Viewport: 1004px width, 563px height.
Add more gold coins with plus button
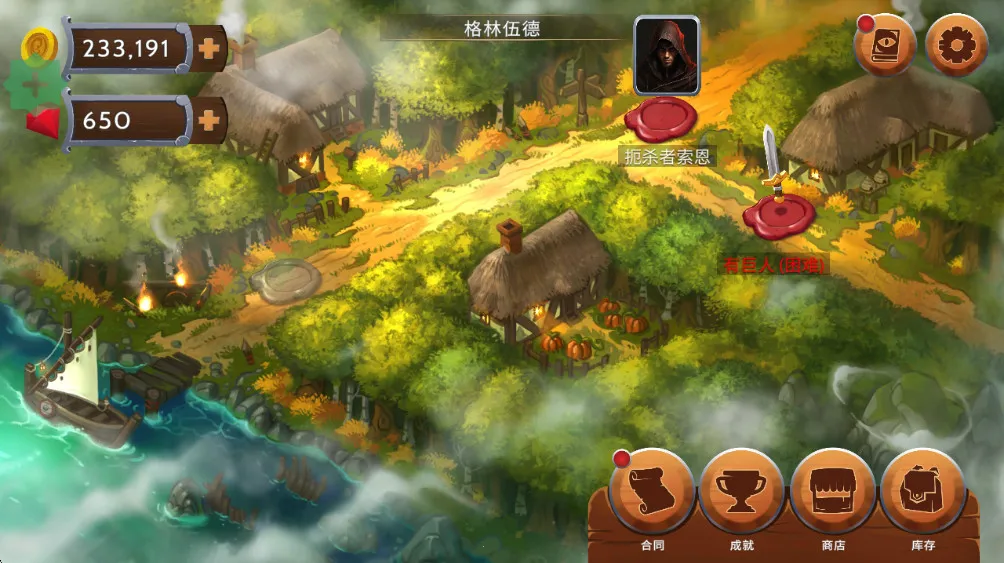[209, 48]
